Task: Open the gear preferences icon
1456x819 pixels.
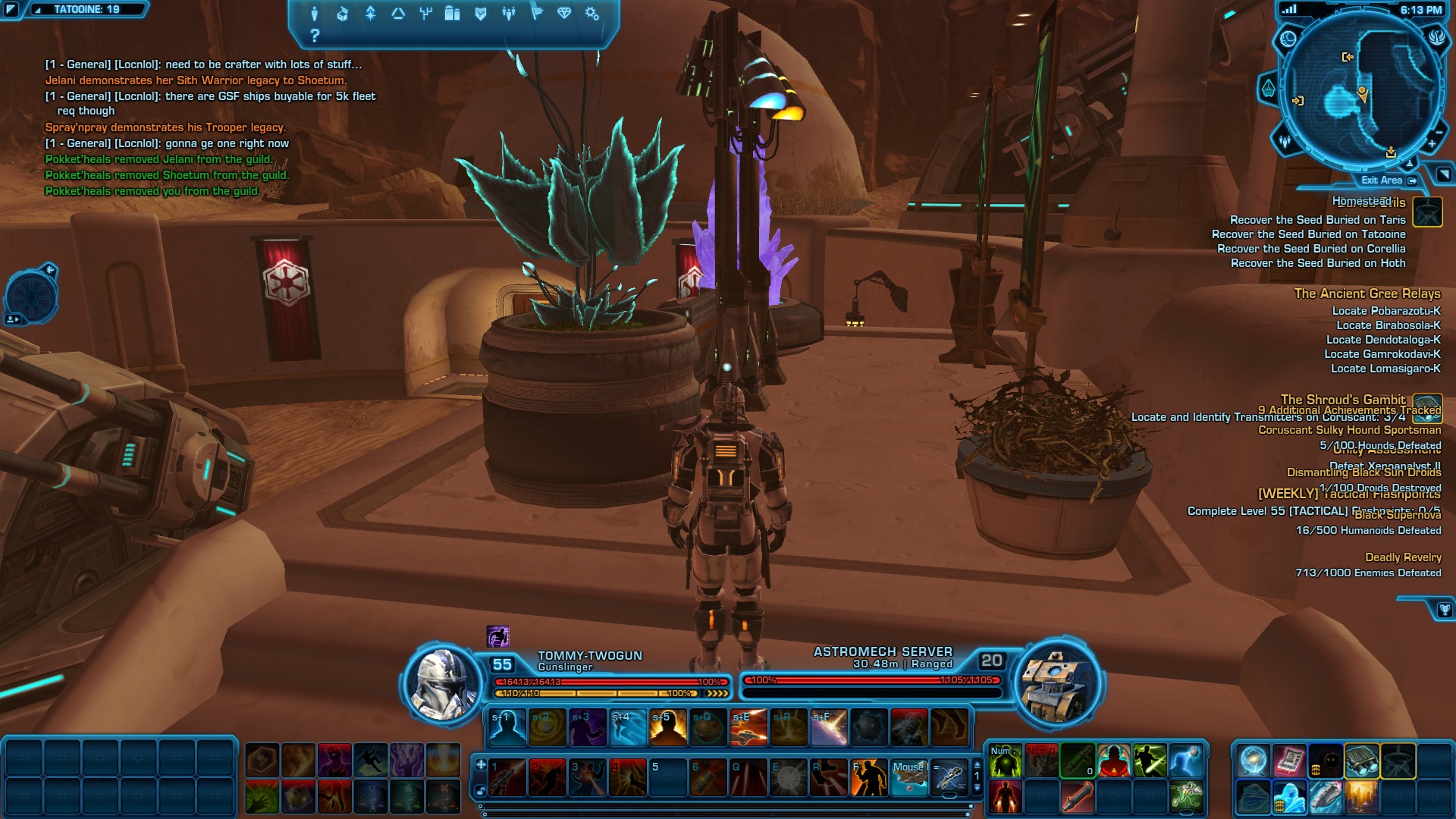Action: tap(592, 14)
